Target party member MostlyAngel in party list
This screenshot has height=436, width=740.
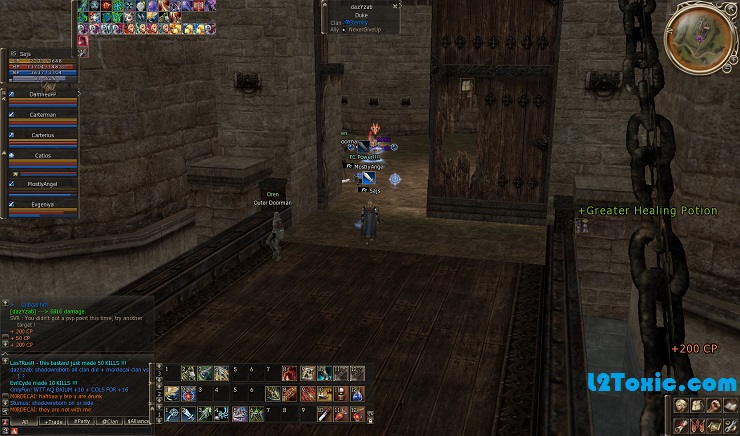[x=43, y=185]
